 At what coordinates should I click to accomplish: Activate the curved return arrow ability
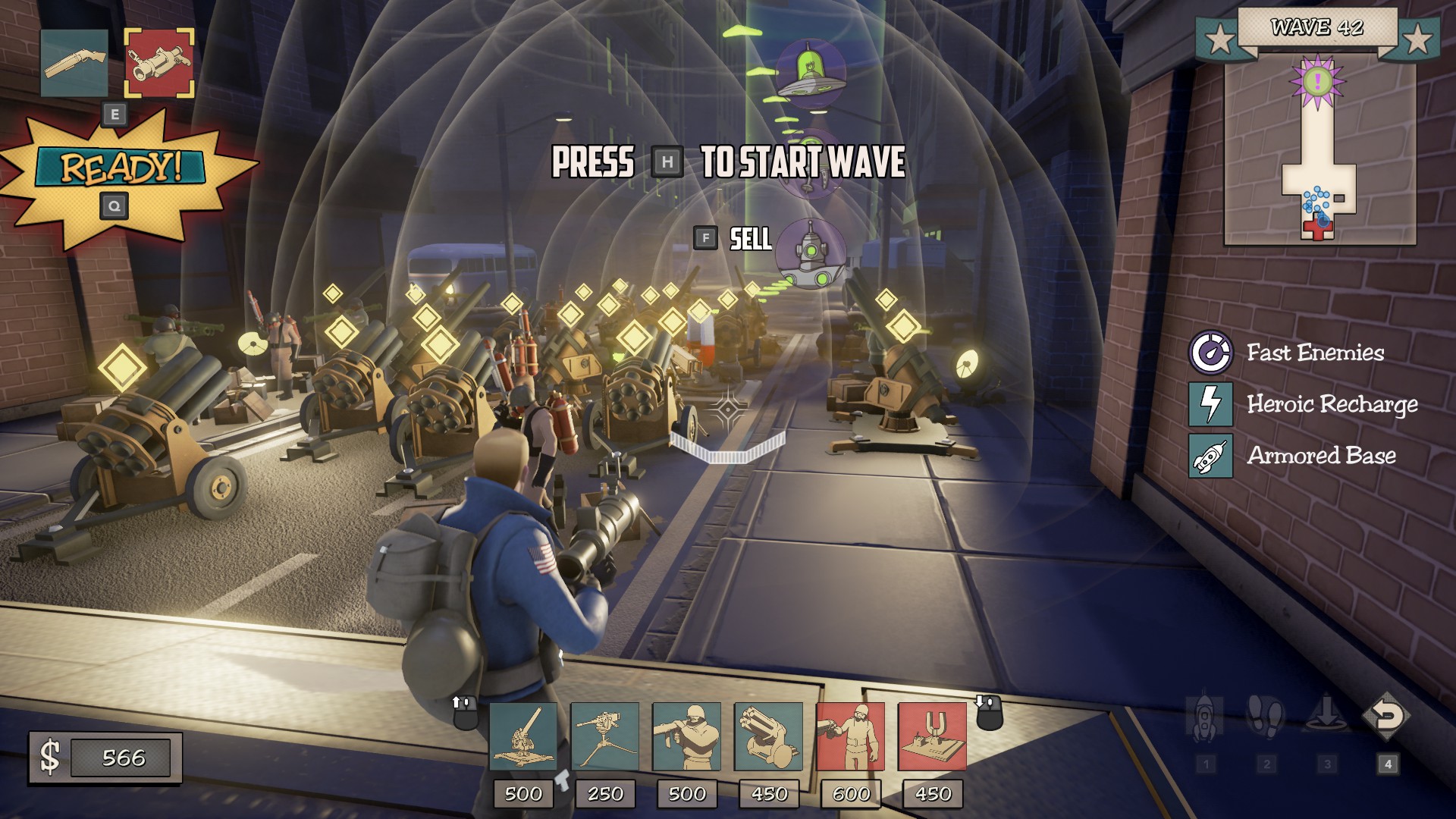pyautogui.click(x=1387, y=717)
